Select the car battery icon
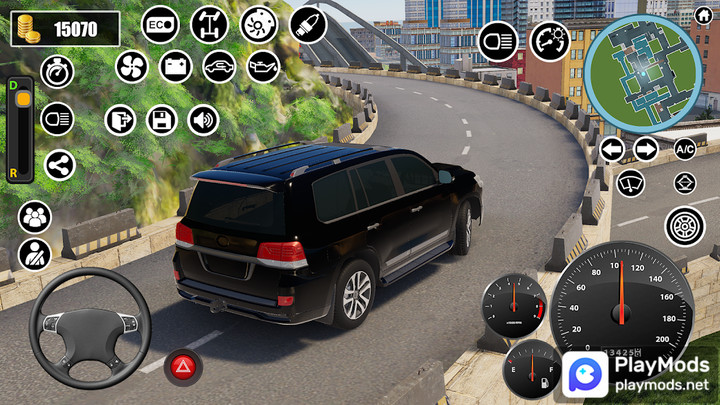This screenshot has height=405, width=720. coord(175,67)
